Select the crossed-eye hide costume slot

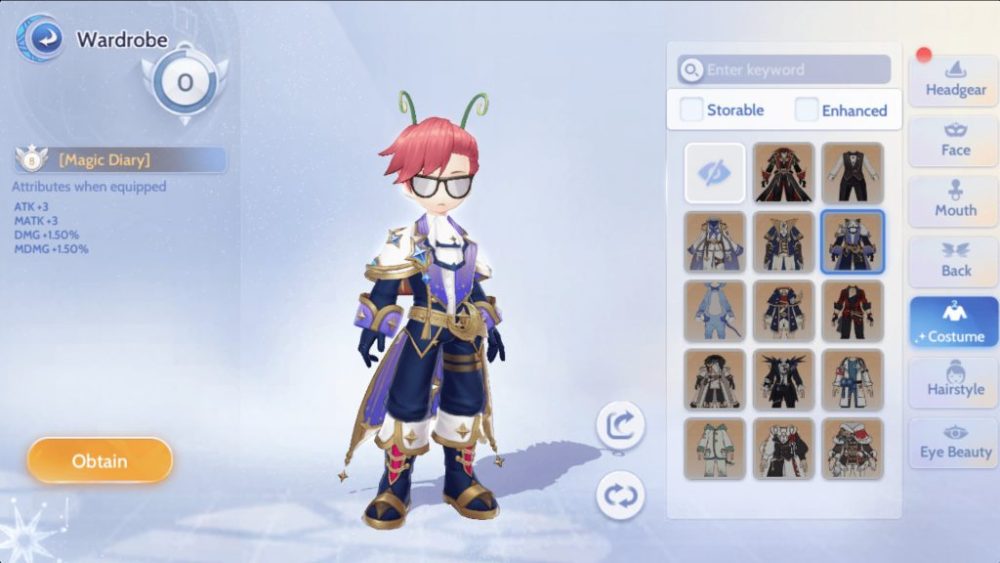coord(715,173)
